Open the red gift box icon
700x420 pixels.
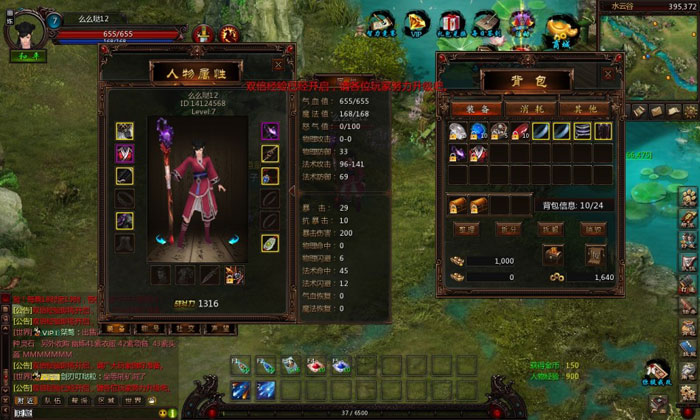[451, 22]
